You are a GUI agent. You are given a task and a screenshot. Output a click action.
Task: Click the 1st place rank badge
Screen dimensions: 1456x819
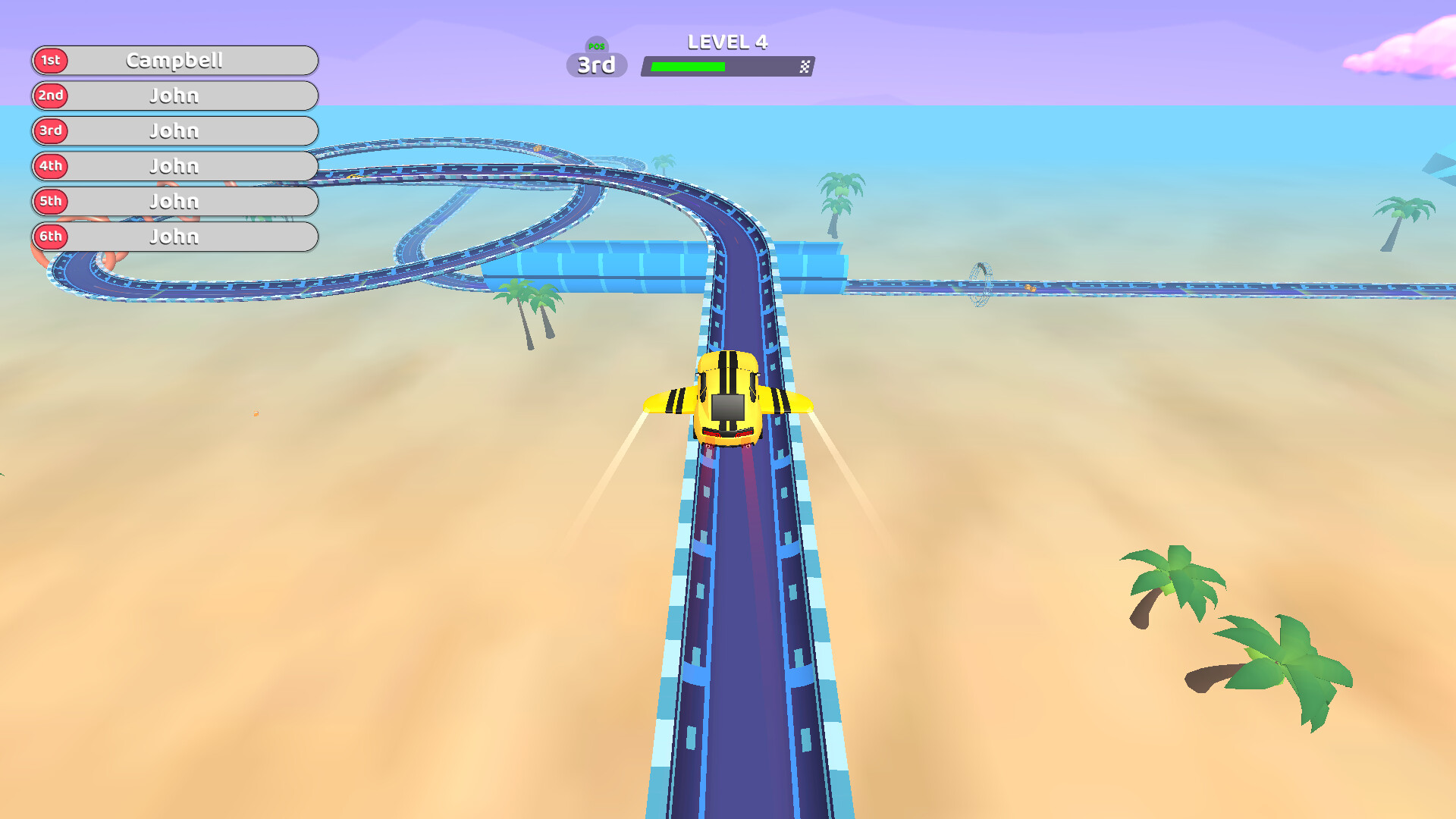pyautogui.click(x=50, y=61)
